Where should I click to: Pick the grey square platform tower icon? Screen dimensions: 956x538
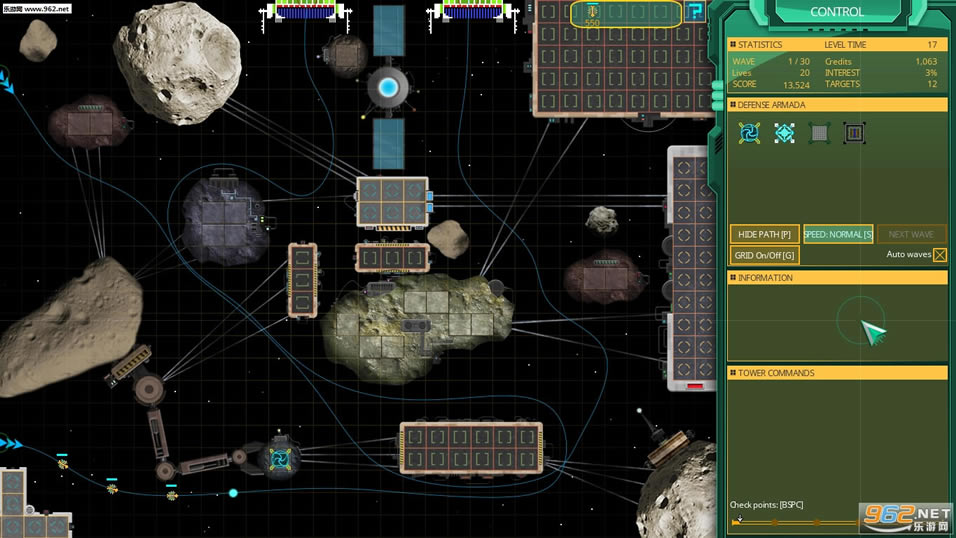(x=819, y=133)
